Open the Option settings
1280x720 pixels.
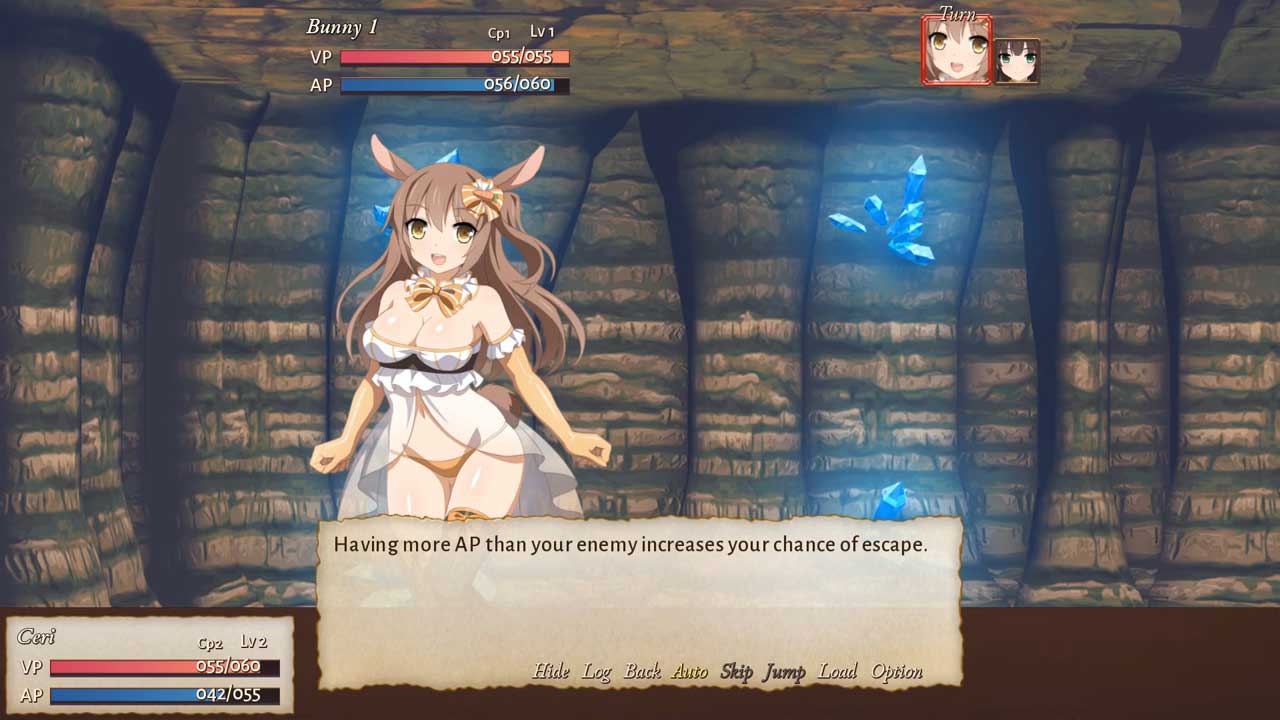click(x=896, y=671)
